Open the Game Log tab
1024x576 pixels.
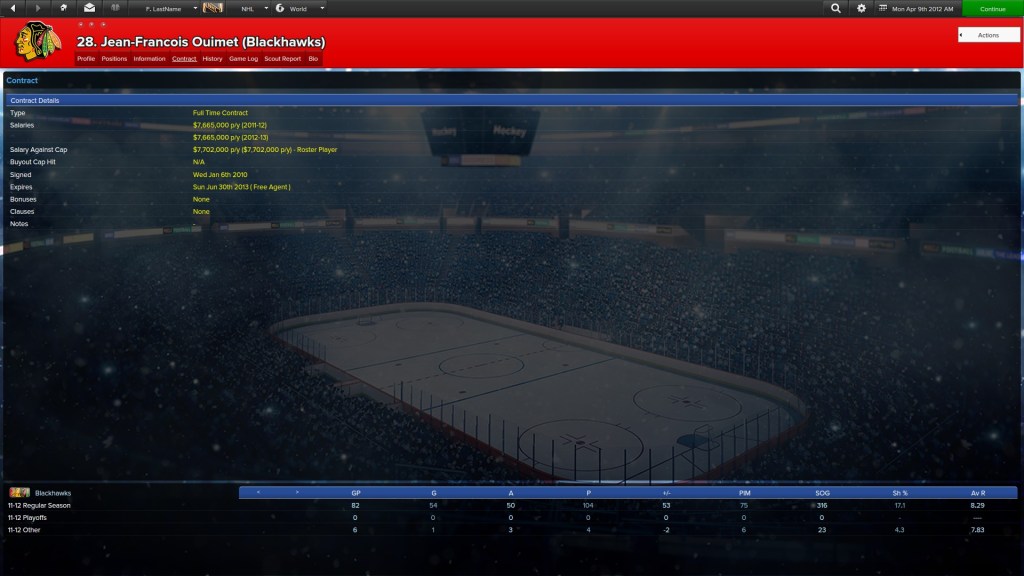click(243, 59)
